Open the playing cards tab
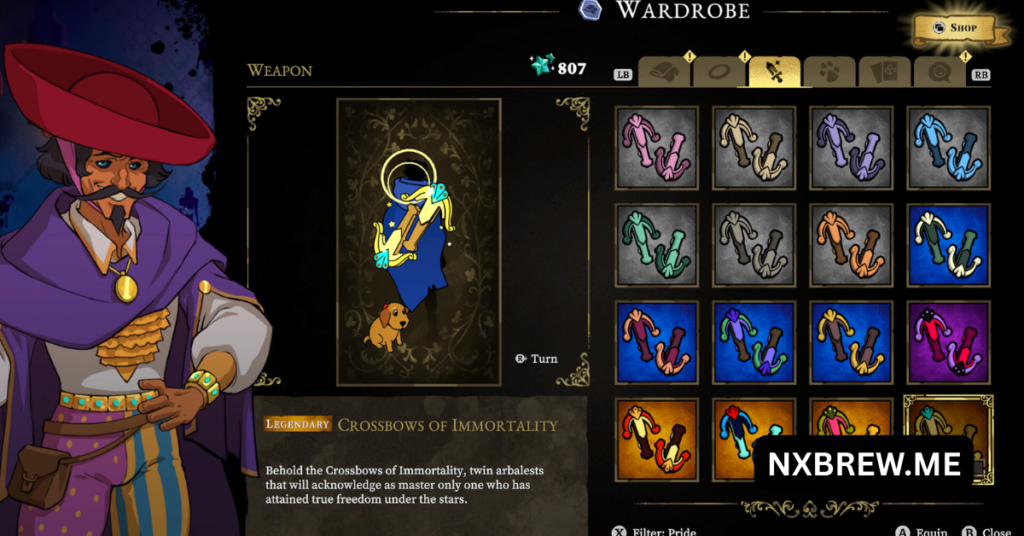1024x536 pixels. [x=884, y=72]
